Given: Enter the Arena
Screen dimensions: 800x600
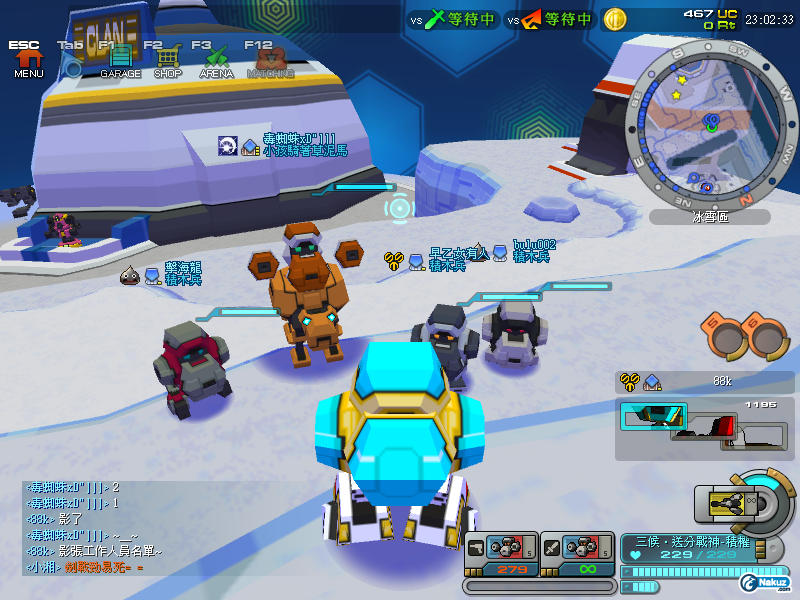Looking at the screenshot, I should [x=216, y=59].
